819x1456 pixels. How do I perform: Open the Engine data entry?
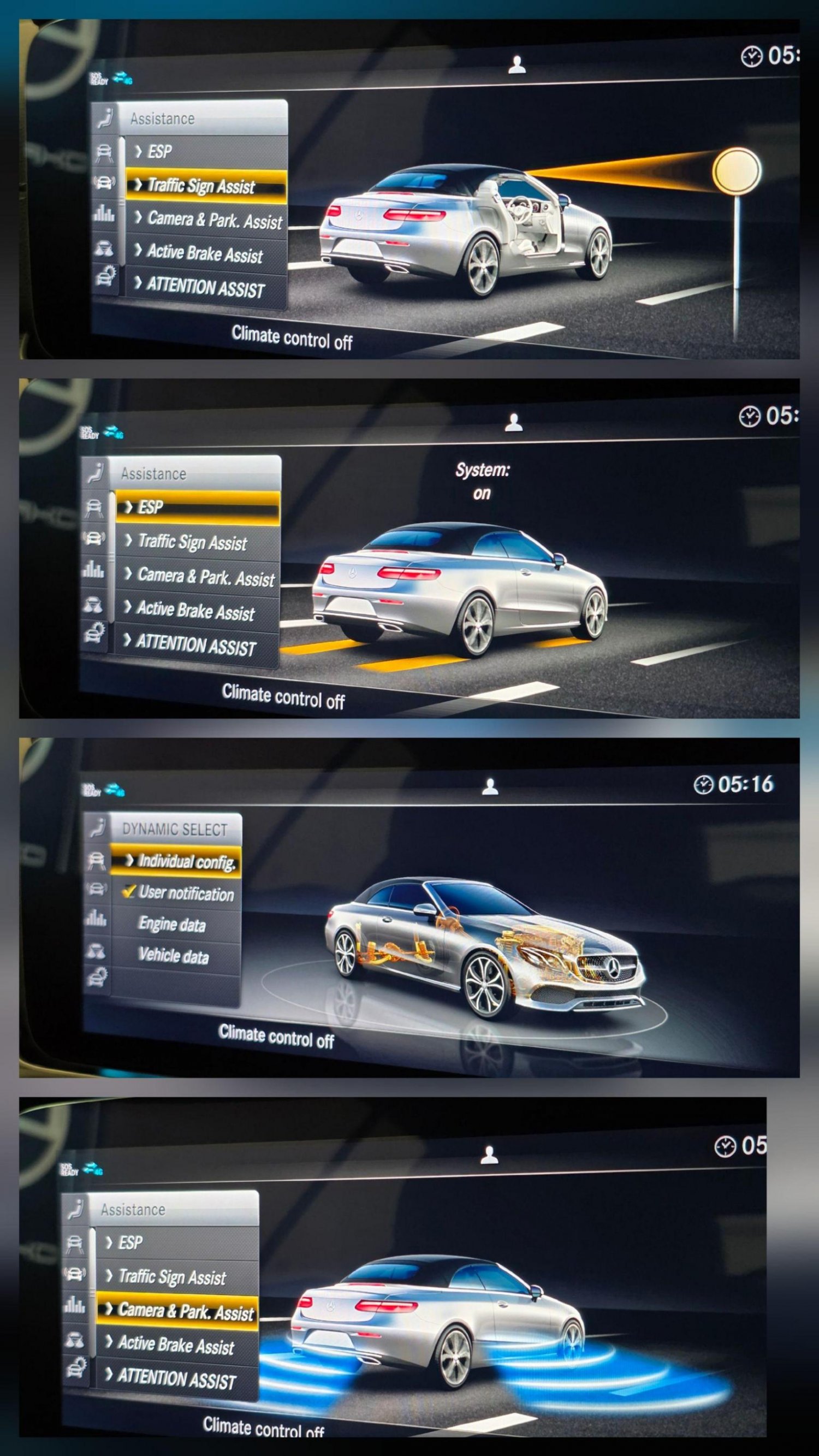[x=172, y=925]
